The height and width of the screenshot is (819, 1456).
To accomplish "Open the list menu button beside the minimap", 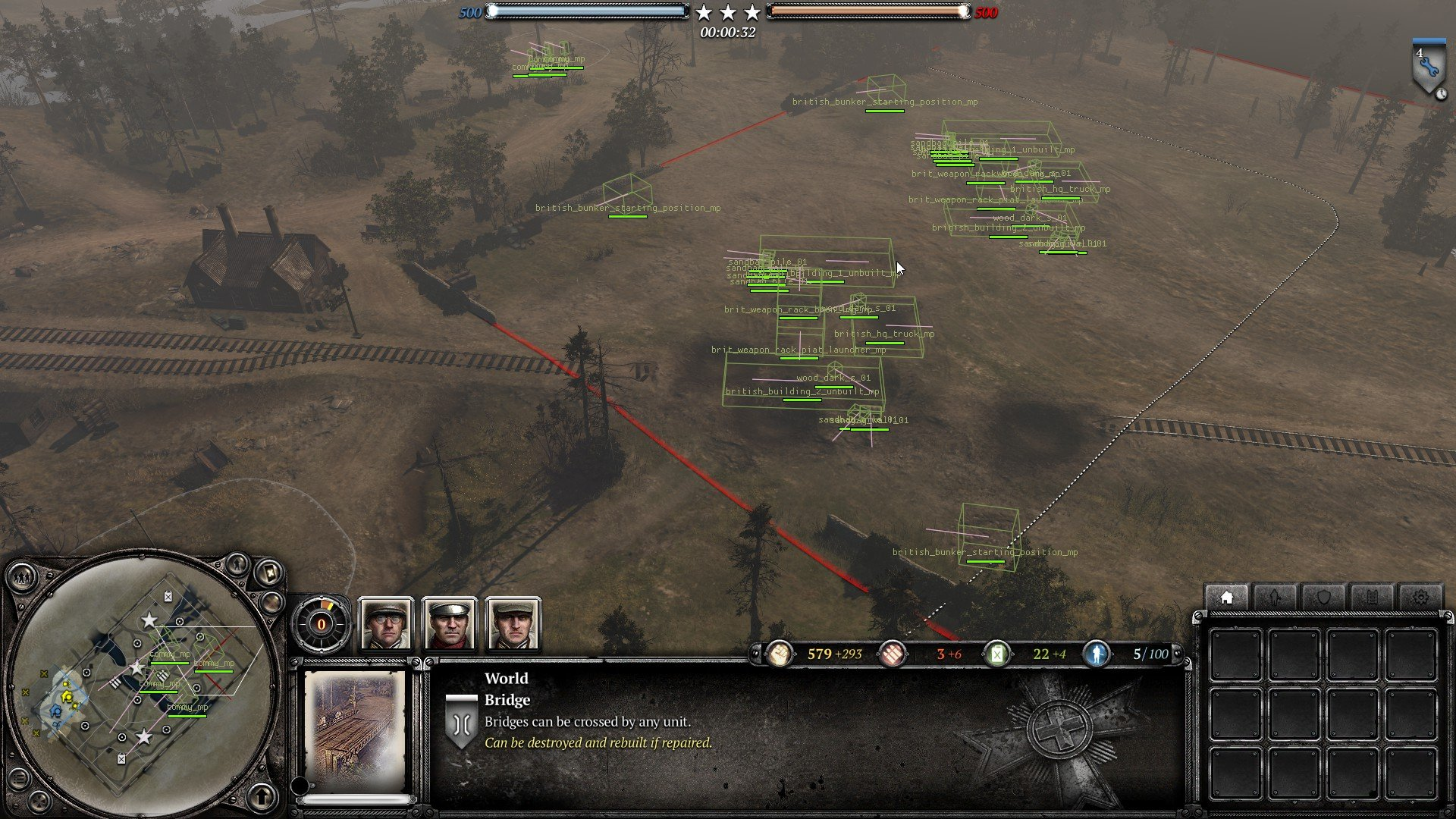I will 19,779.
